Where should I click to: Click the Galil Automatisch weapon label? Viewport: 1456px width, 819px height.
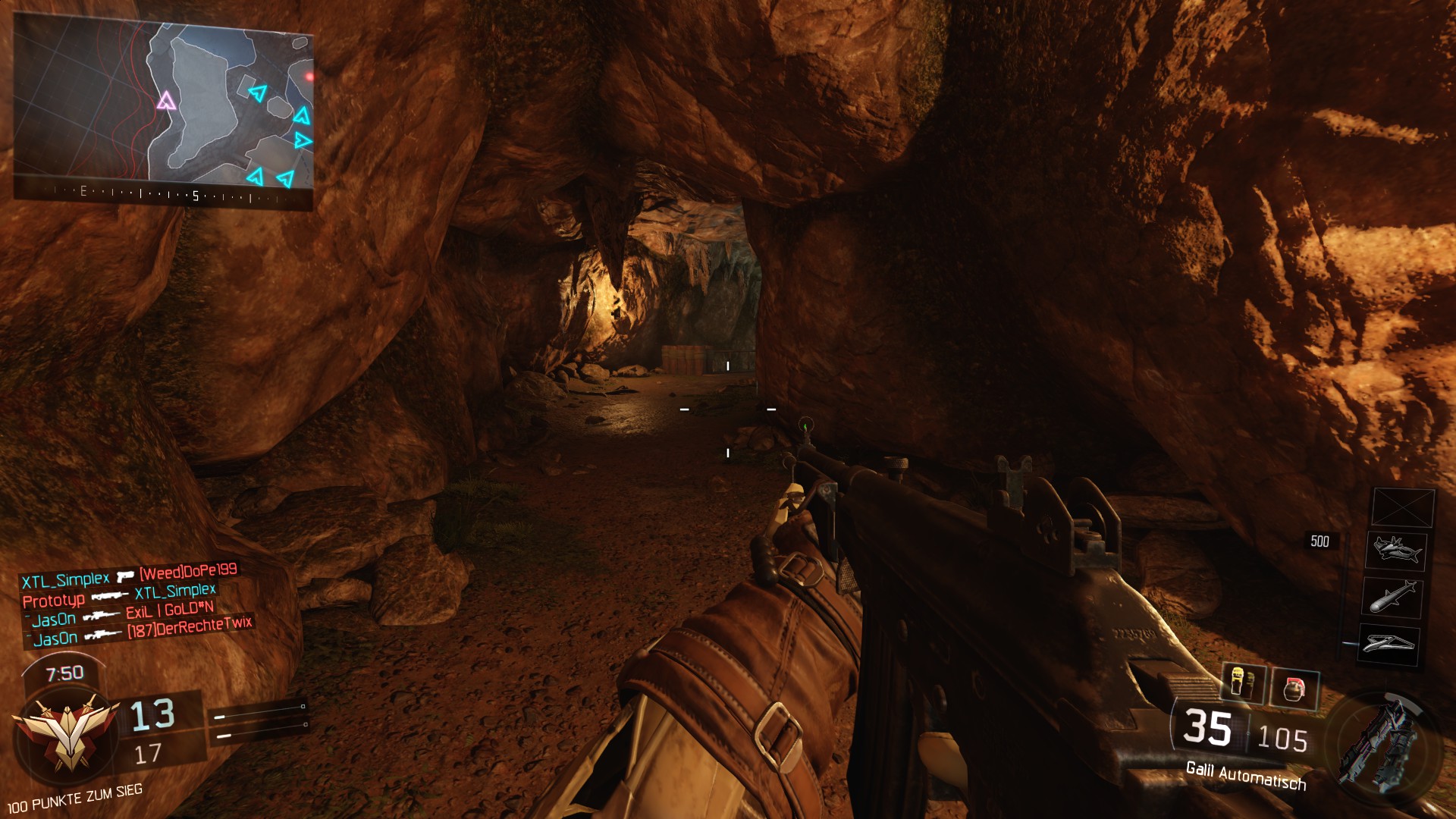[1245, 776]
